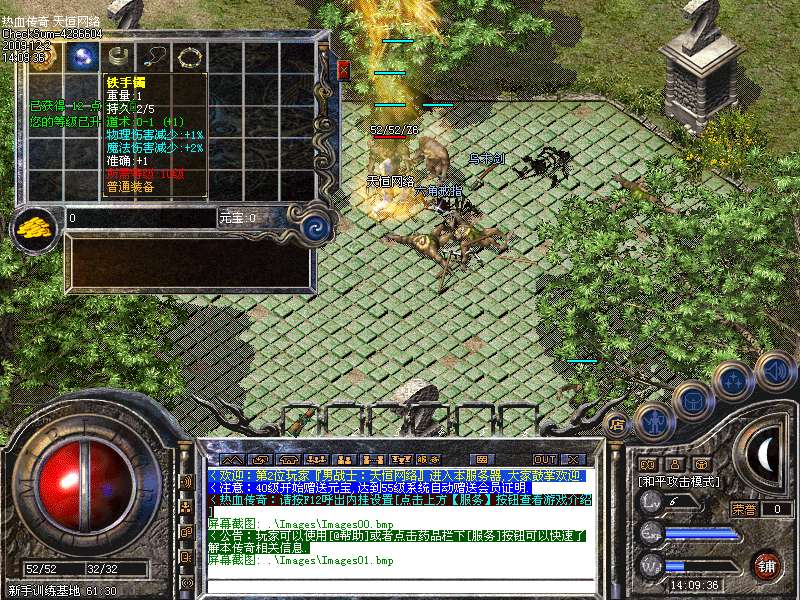Open the shop via the 店 button
This screenshot has height=600, width=800.
(x=616, y=424)
